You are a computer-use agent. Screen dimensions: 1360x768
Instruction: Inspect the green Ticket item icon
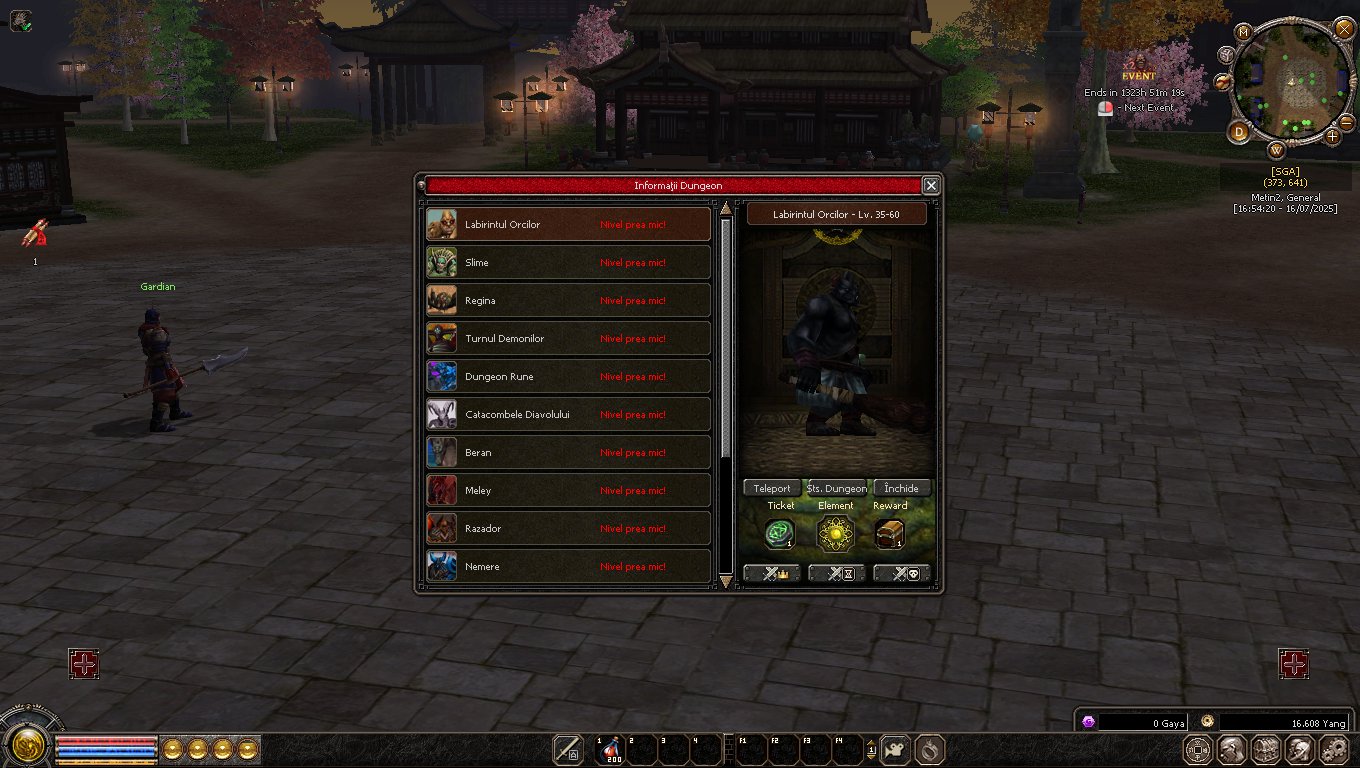point(779,533)
